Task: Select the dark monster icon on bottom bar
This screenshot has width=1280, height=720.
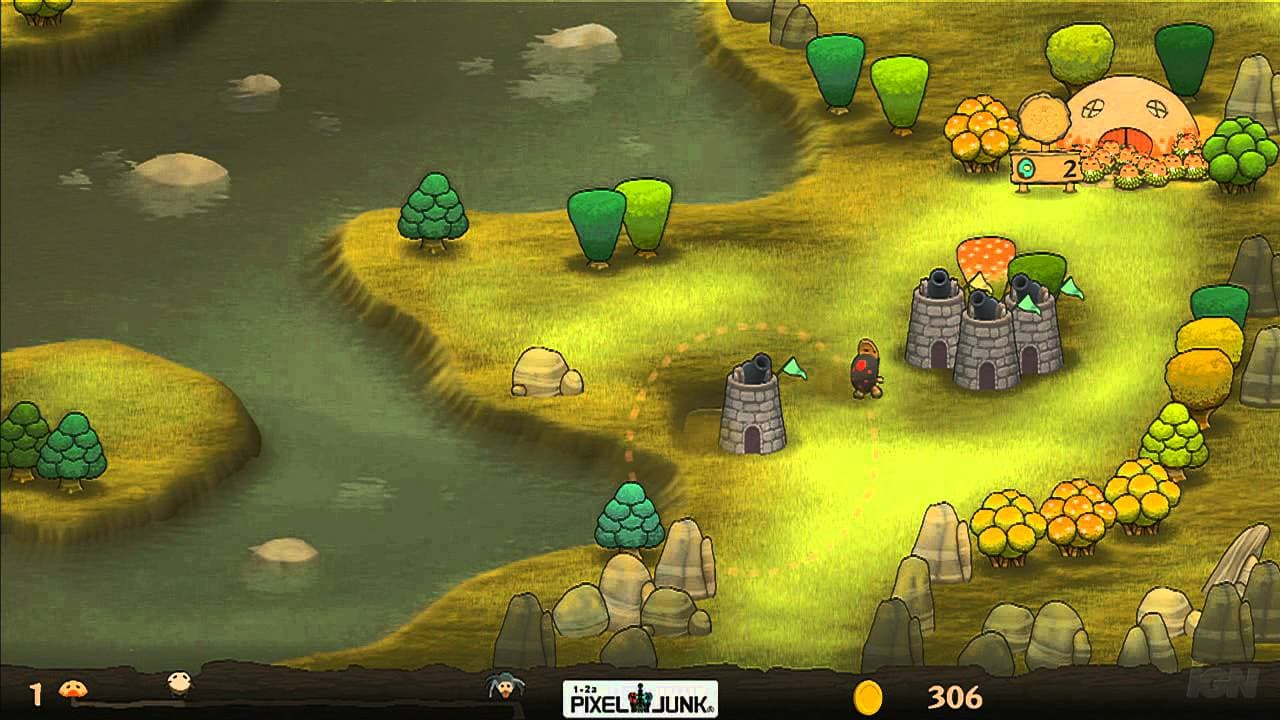Action: click(505, 690)
